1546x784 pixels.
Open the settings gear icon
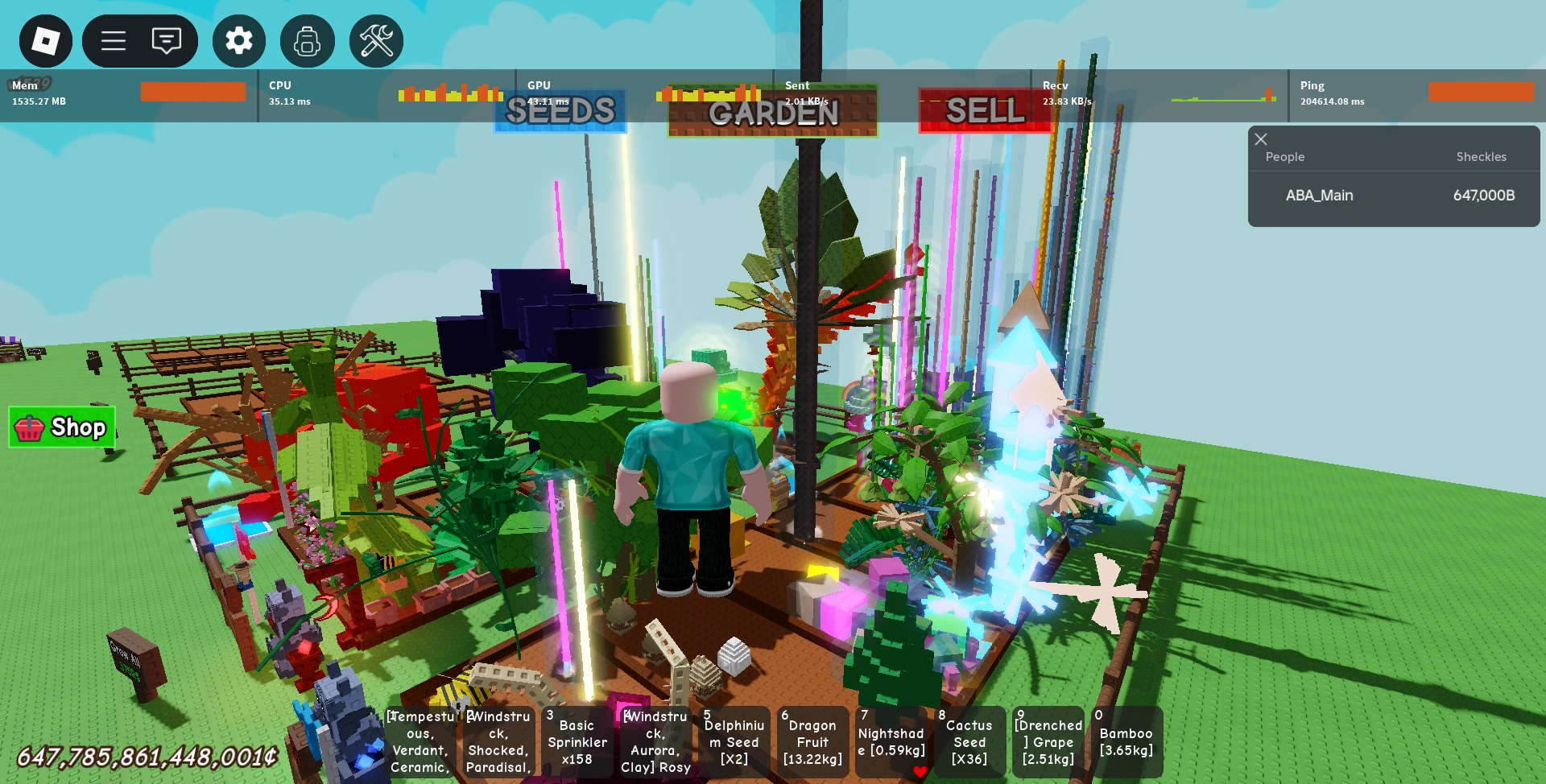click(238, 40)
